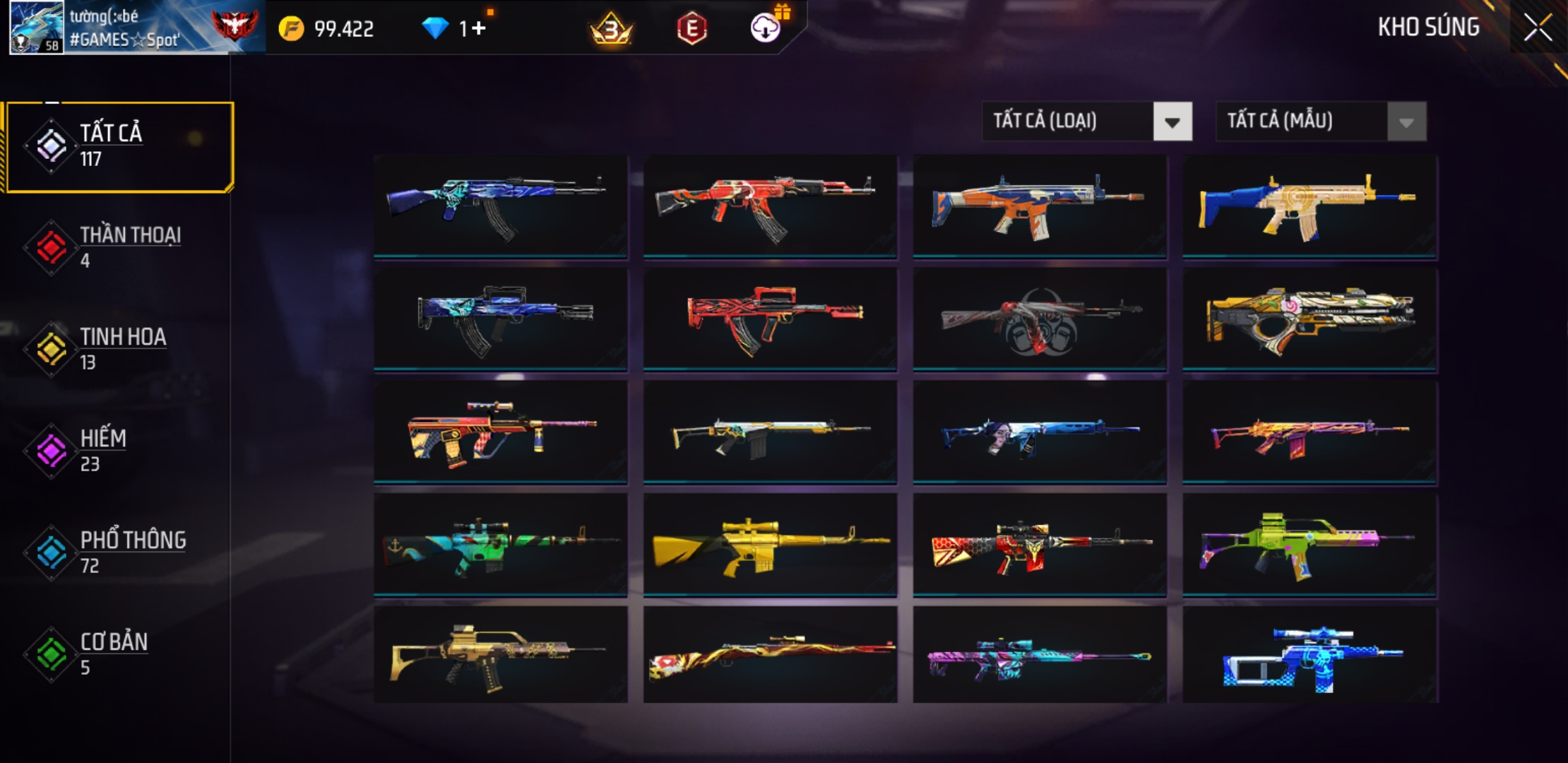The image size is (1568, 763).
Task: Switch to the Thần Thoại tab
Action: (120, 247)
